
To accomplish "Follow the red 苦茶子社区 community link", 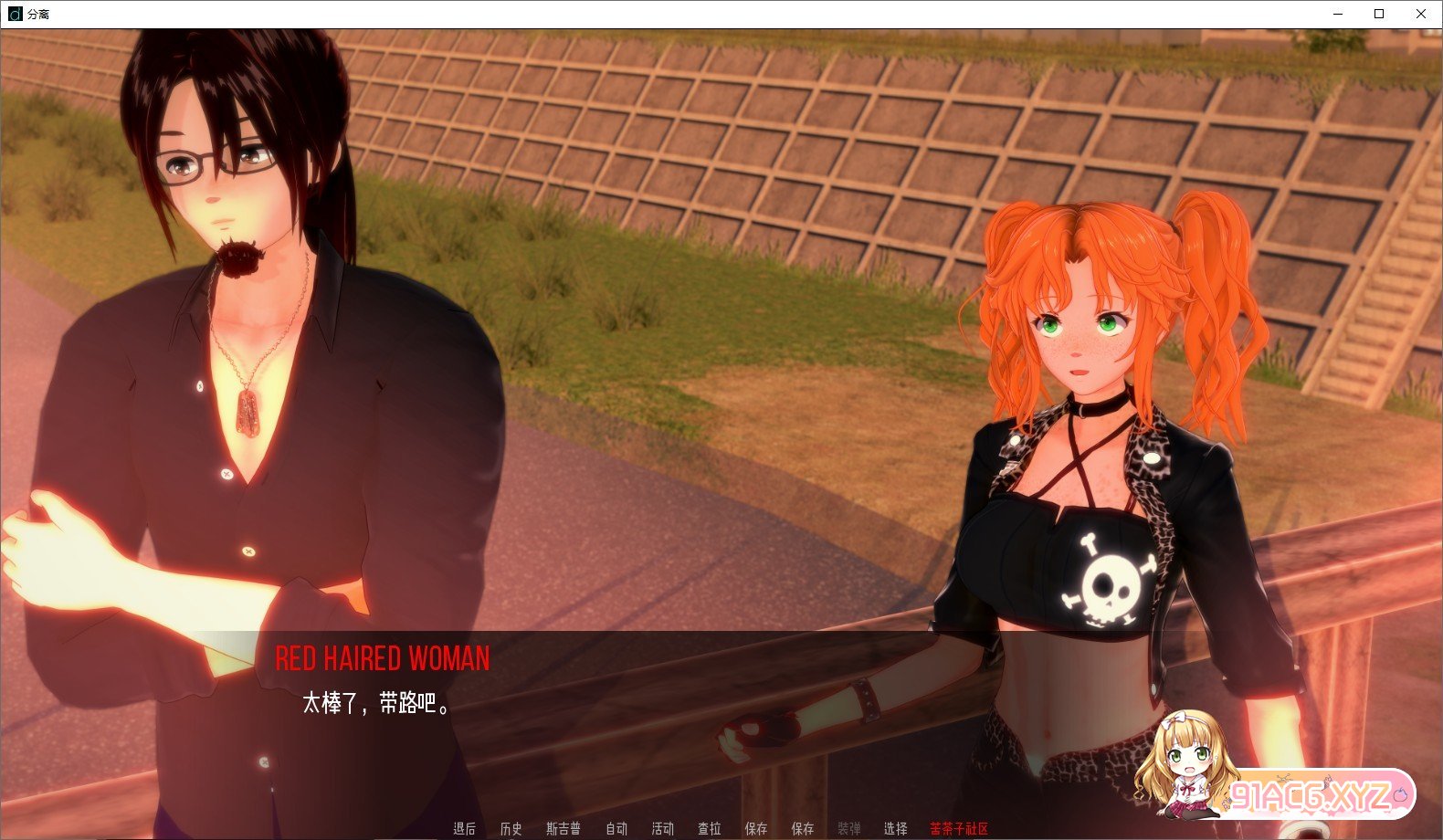I will pyautogui.click(x=957, y=829).
